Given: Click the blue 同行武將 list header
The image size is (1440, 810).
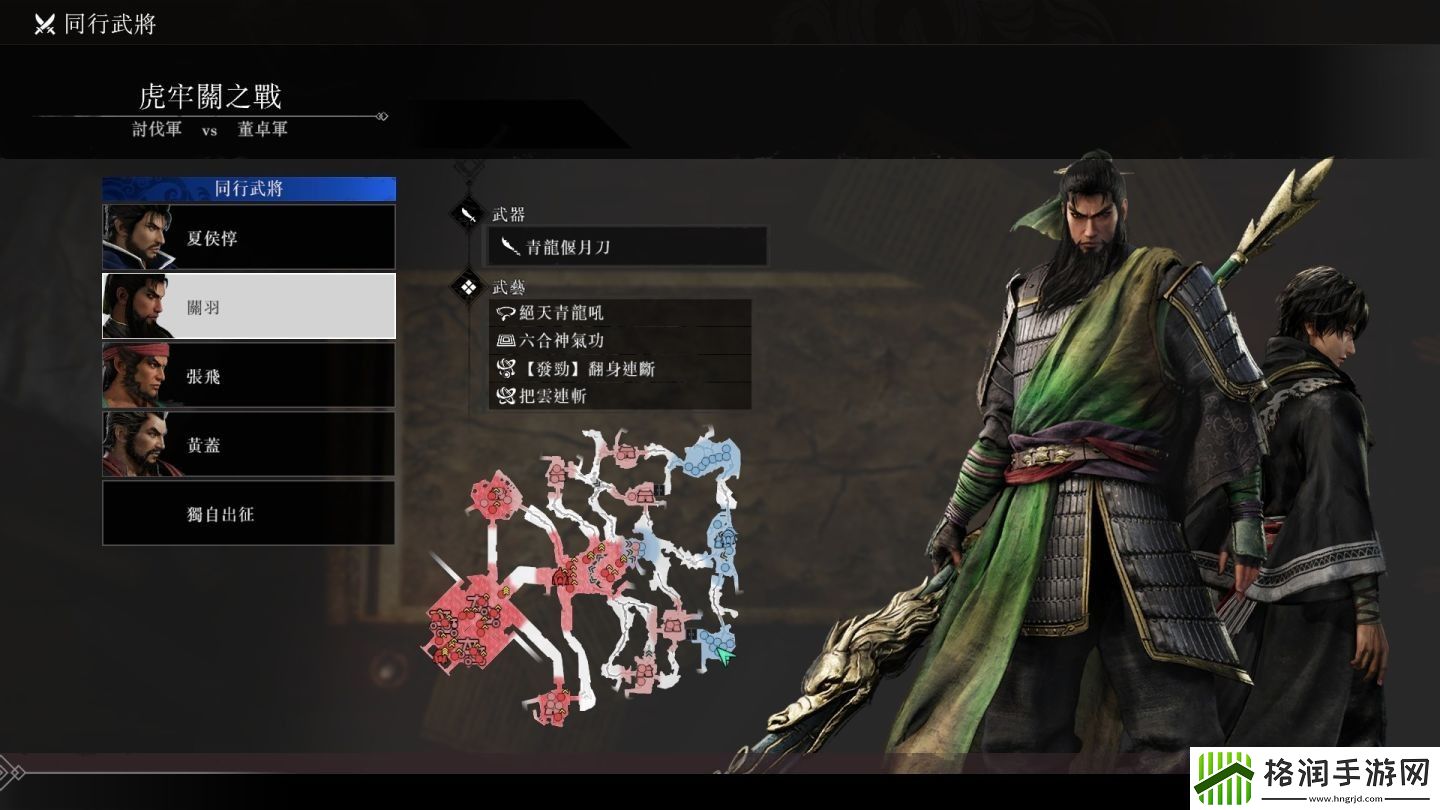Looking at the screenshot, I should 248,189.
